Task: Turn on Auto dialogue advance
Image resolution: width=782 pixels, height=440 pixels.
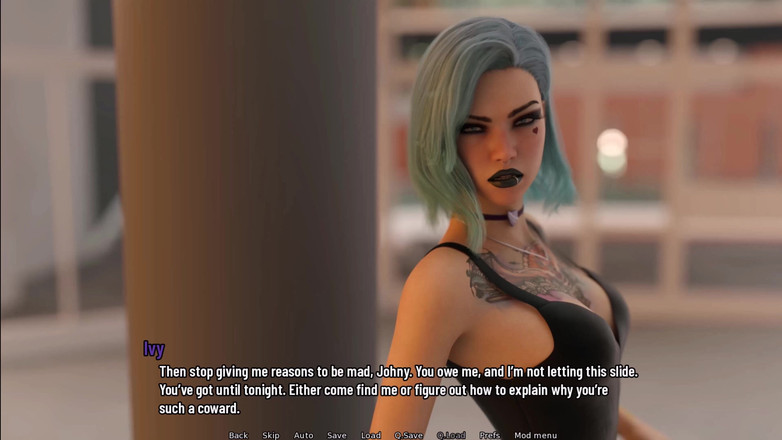Action: (303, 435)
